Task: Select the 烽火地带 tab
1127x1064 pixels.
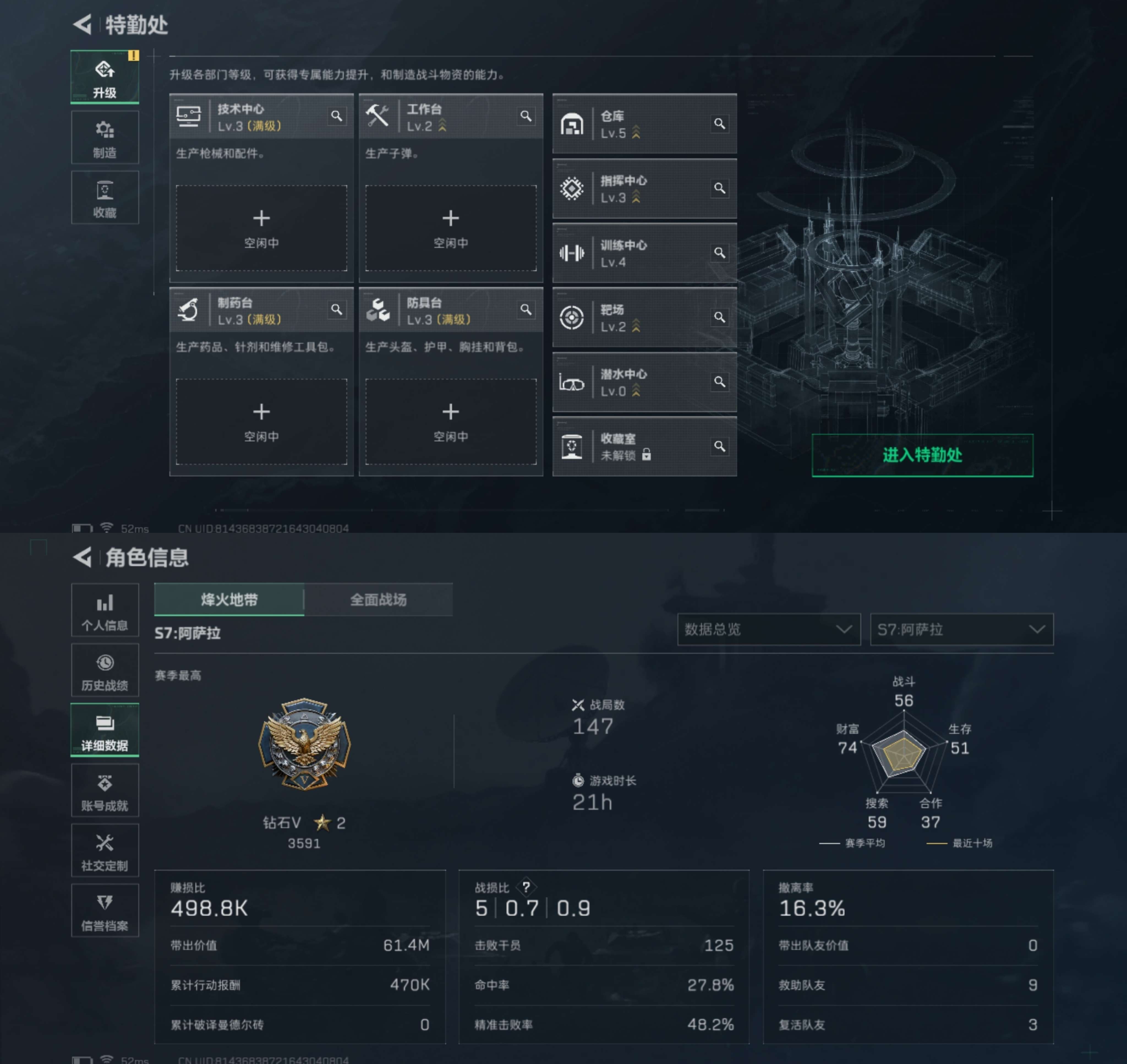Action: pos(228,599)
